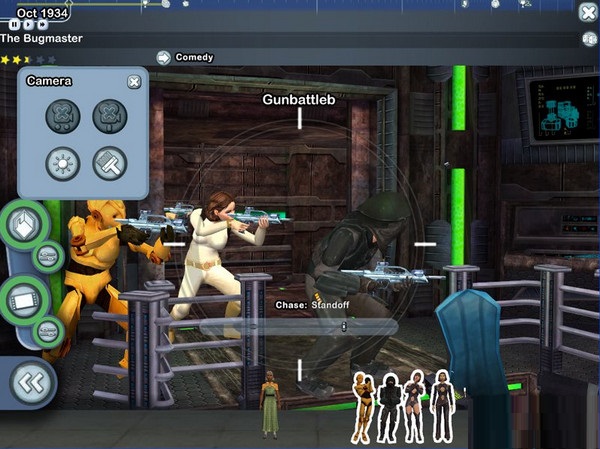Select the standing woman in green dress figure
The image size is (600, 449).
pyautogui.click(x=269, y=405)
